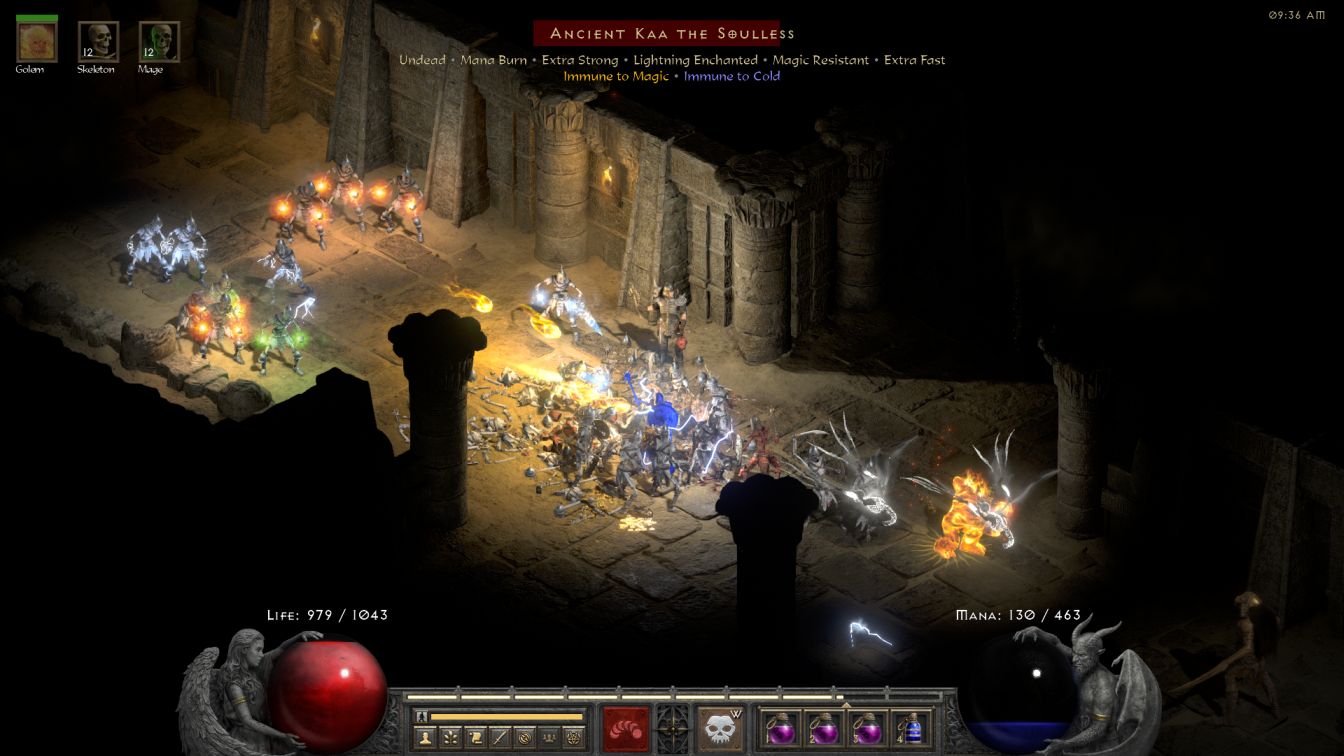Toggle the run/walk button
Screen dimensions: 1344x756
point(421,716)
